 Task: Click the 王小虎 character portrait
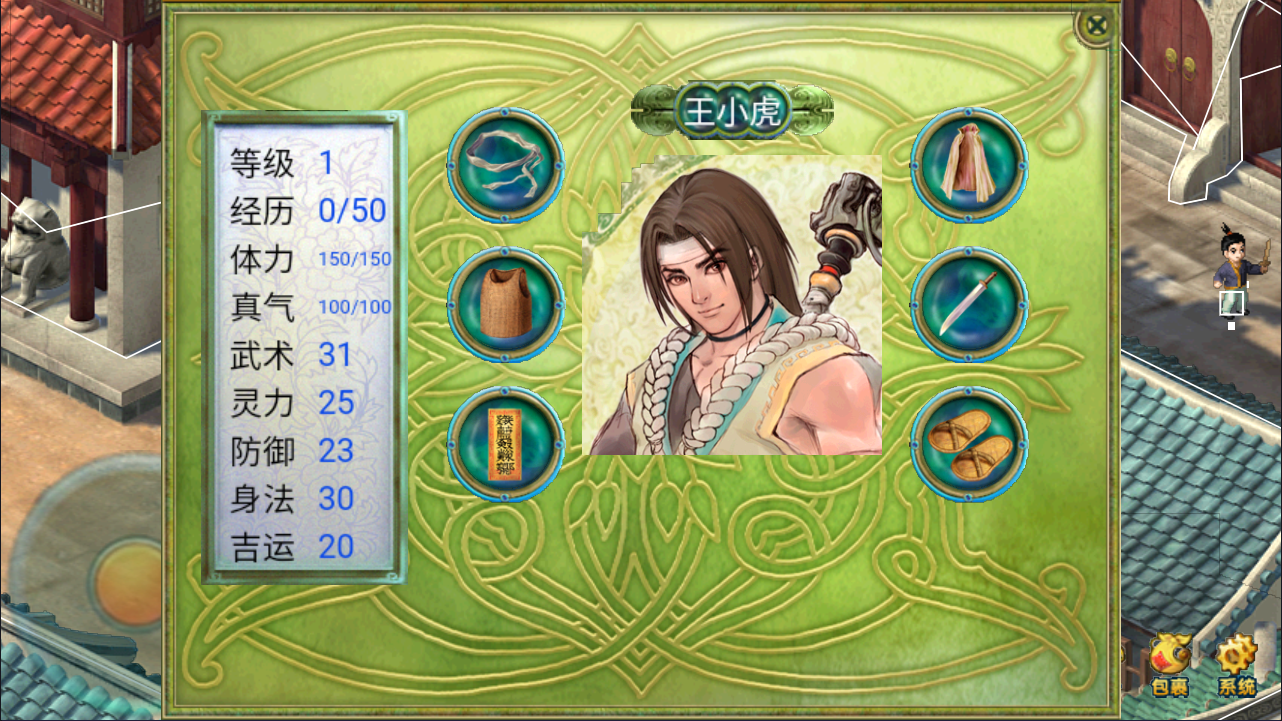732,305
